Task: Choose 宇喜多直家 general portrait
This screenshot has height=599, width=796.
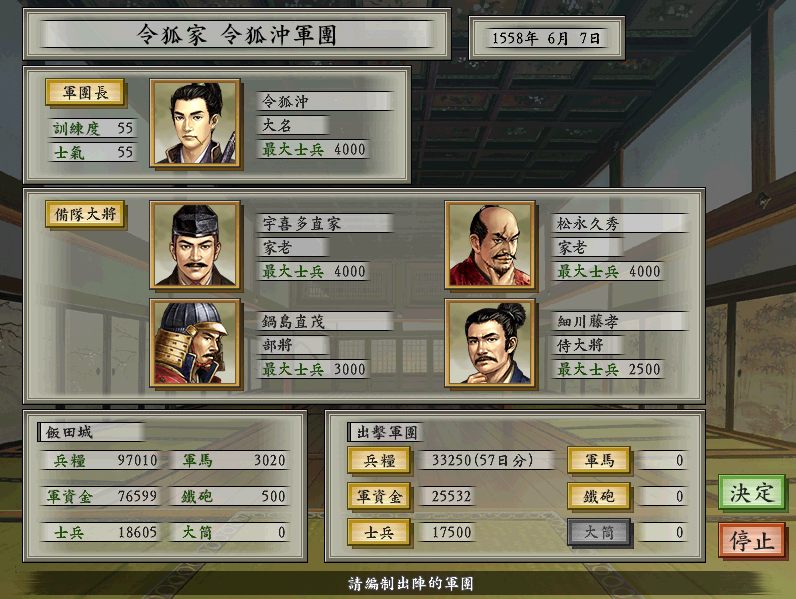Action: [x=195, y=245]
